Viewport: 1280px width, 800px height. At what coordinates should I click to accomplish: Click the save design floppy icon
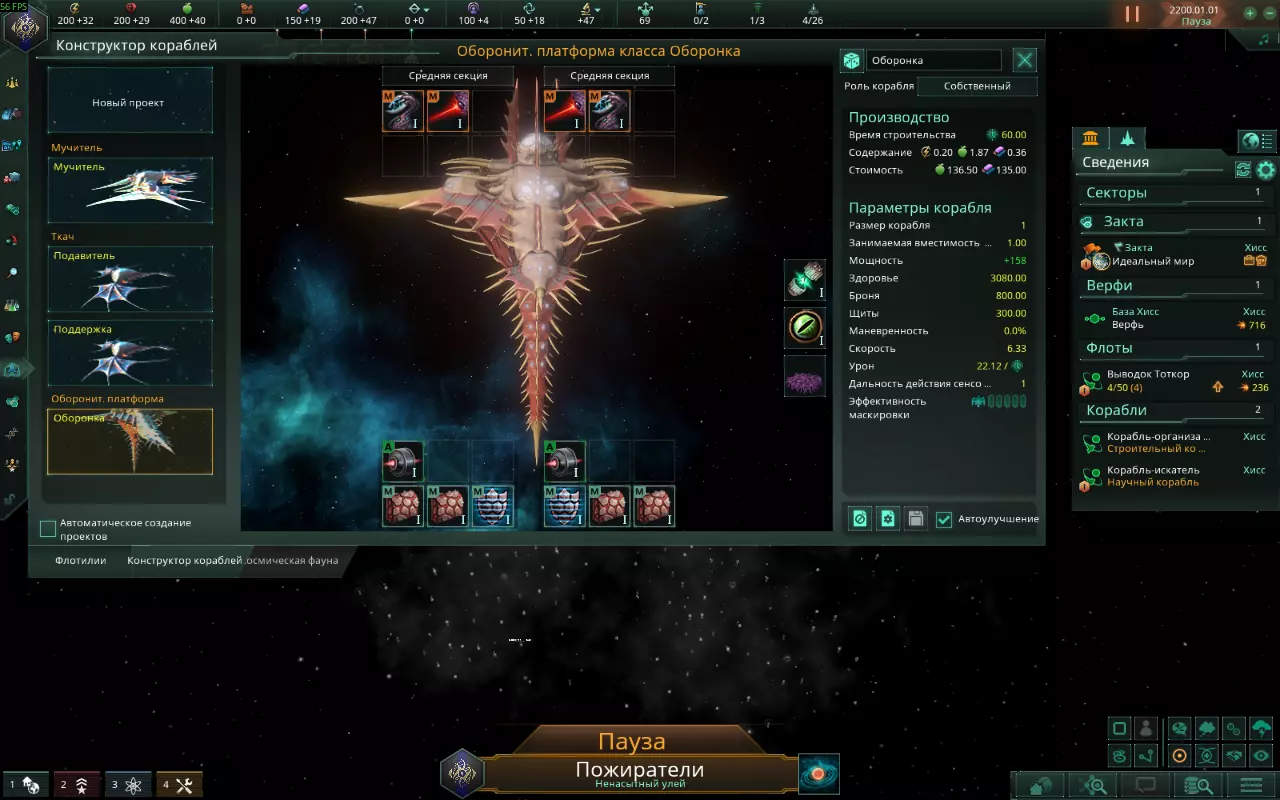click(915, 519)
